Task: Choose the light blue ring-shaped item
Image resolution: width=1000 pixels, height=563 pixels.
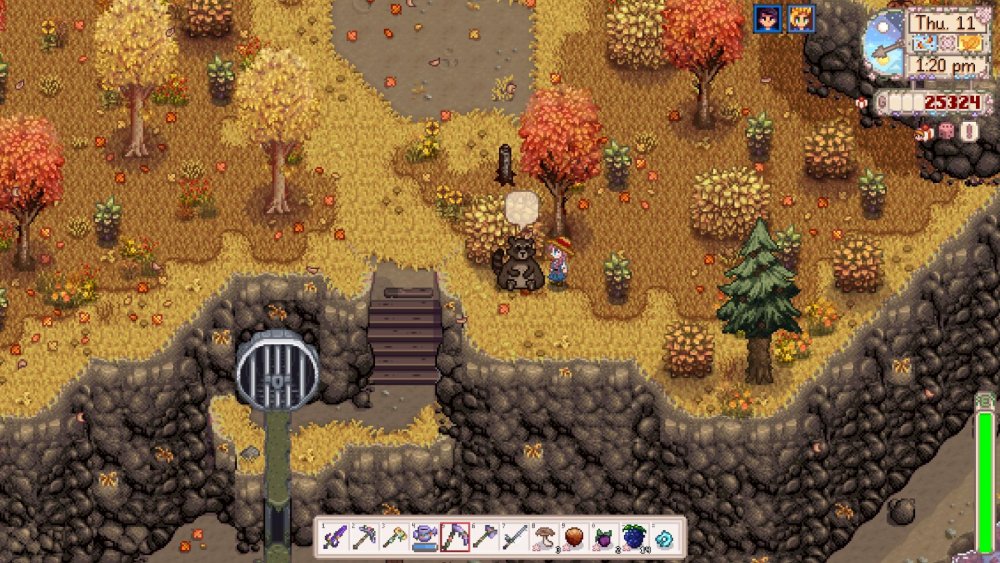Action: click(x=664, y=538)
